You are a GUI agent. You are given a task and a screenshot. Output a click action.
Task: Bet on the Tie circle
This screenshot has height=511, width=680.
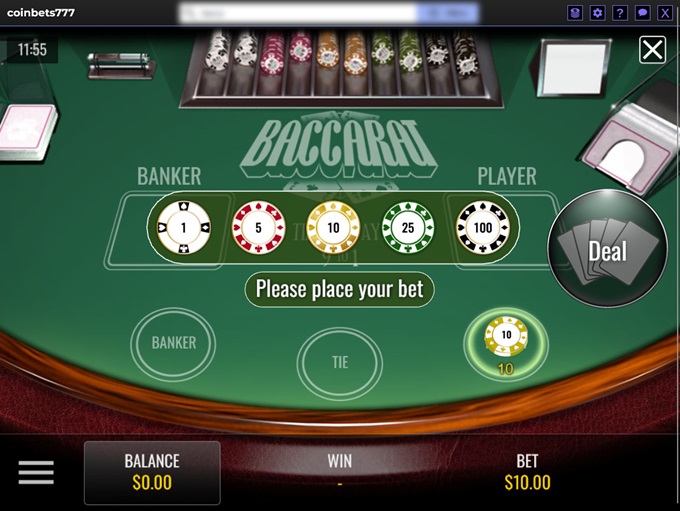click(340, 362)
